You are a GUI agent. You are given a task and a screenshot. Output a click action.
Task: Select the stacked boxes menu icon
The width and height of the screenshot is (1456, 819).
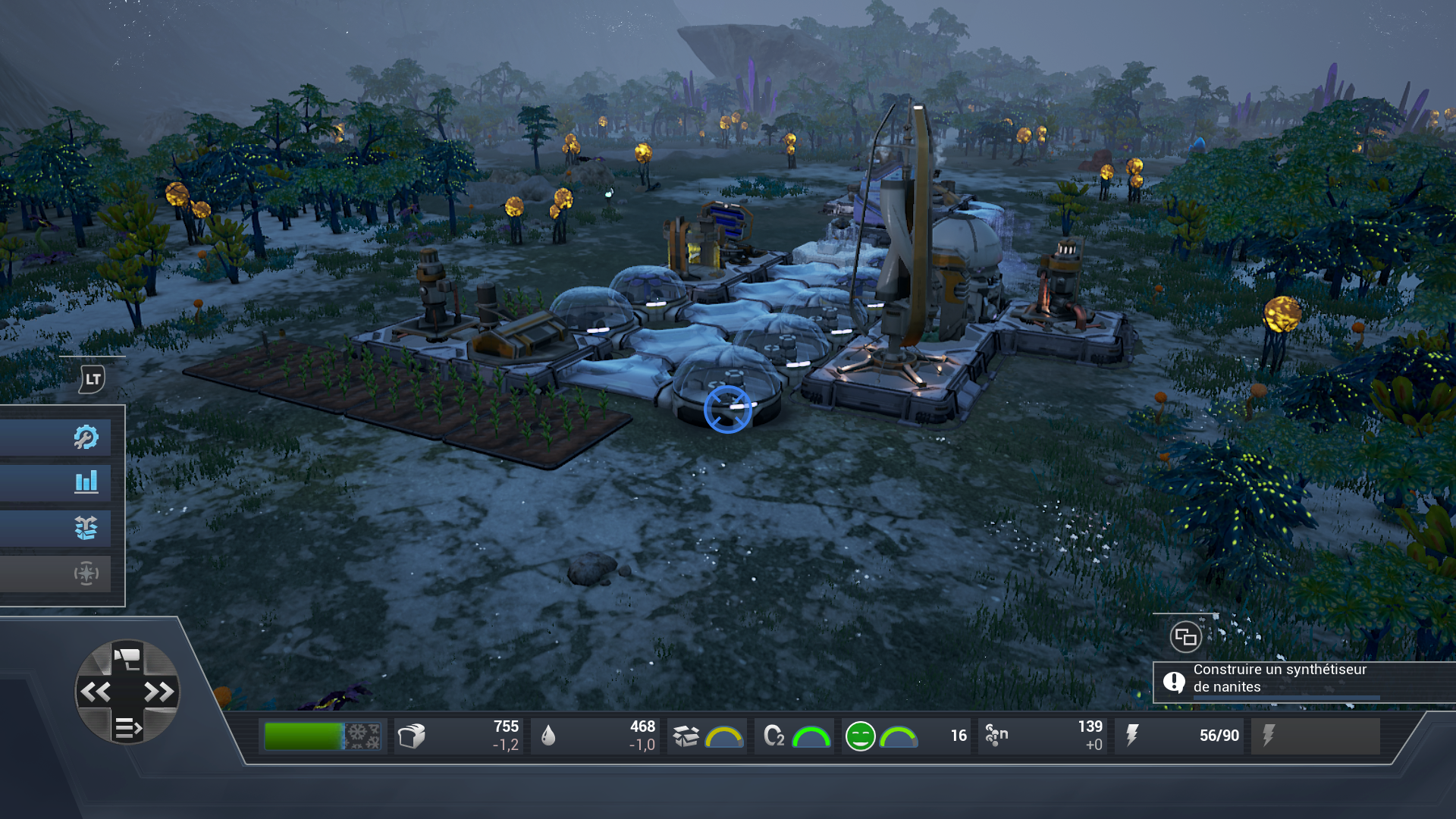[x=86, y=528]
